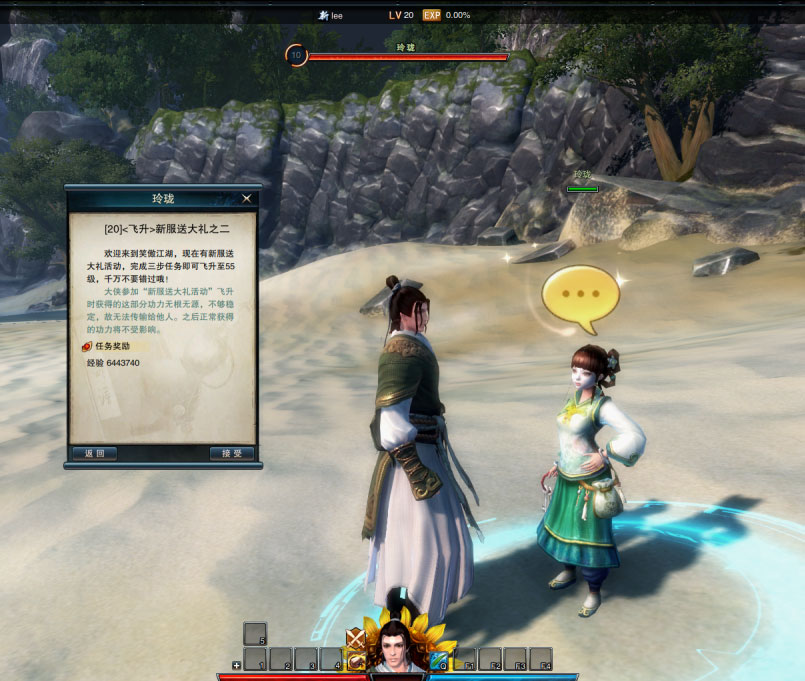The height and width of the screenshot is (681, 805).
Task: Expand the hotbar with the plus button
Action: coord(237,665)
